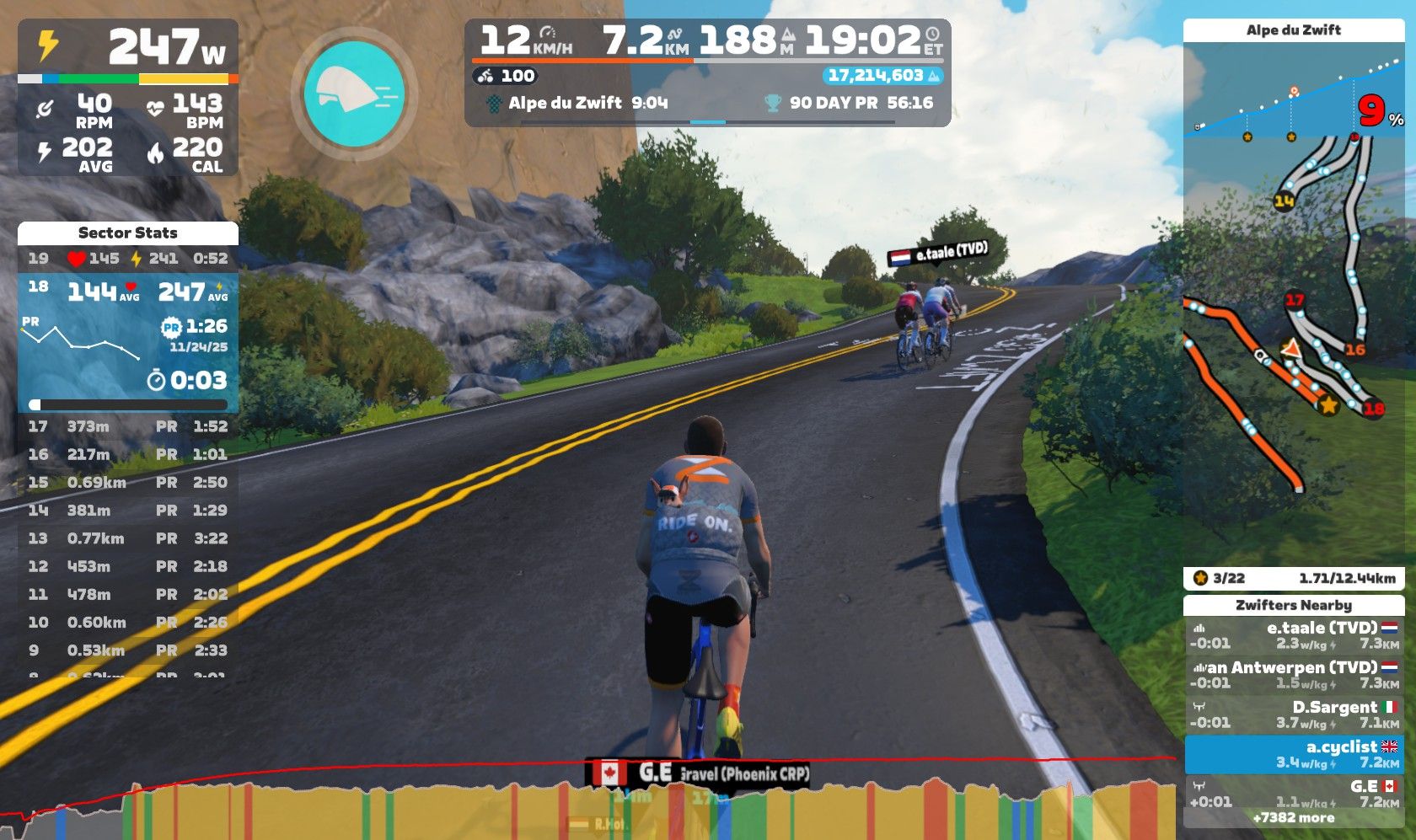This screenshot has height=840, width=1416.
Task: Click the Alpe du Zwift minimap
Action: 1293,337
